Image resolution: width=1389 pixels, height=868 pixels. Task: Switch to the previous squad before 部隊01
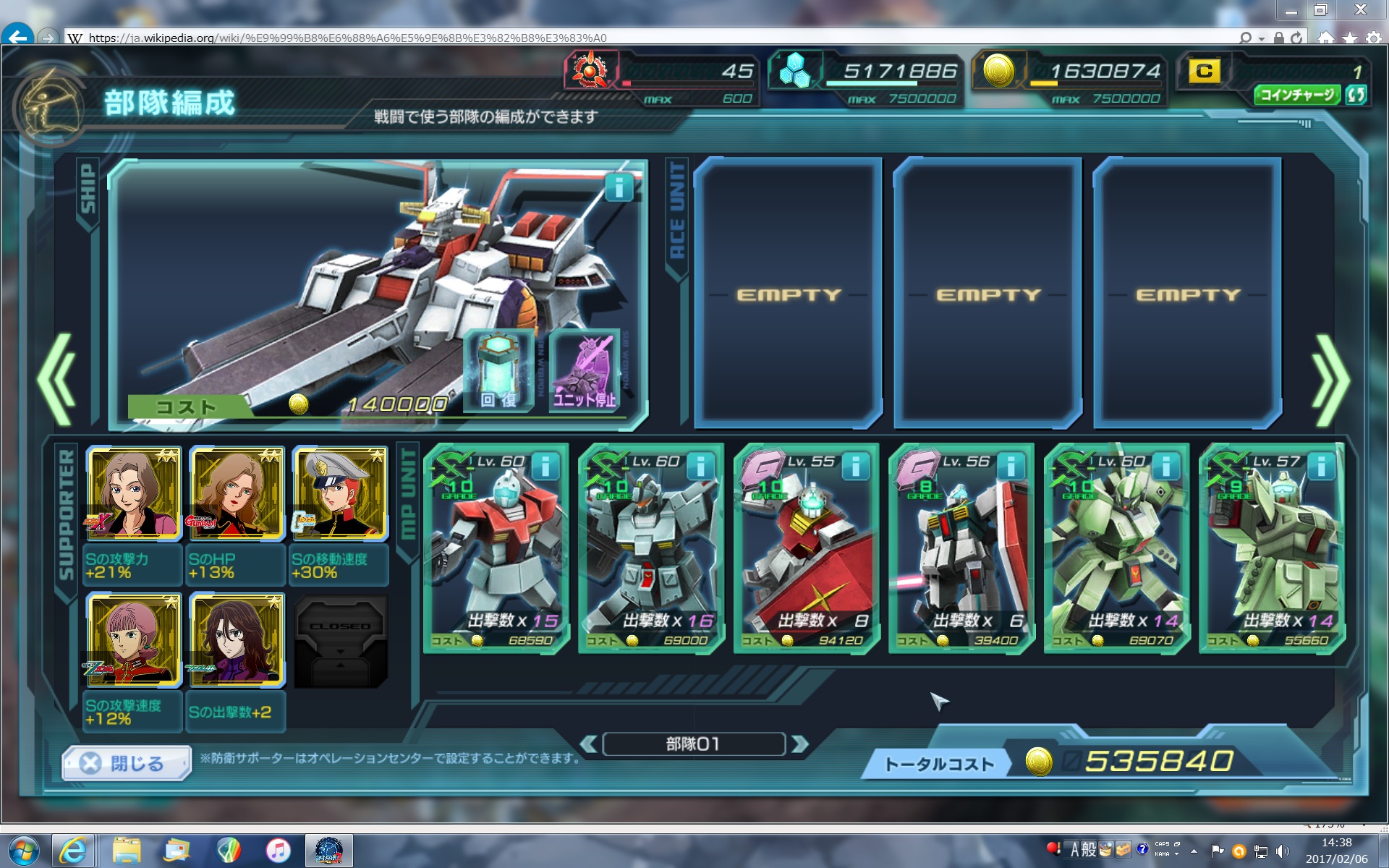coord(589,744)
